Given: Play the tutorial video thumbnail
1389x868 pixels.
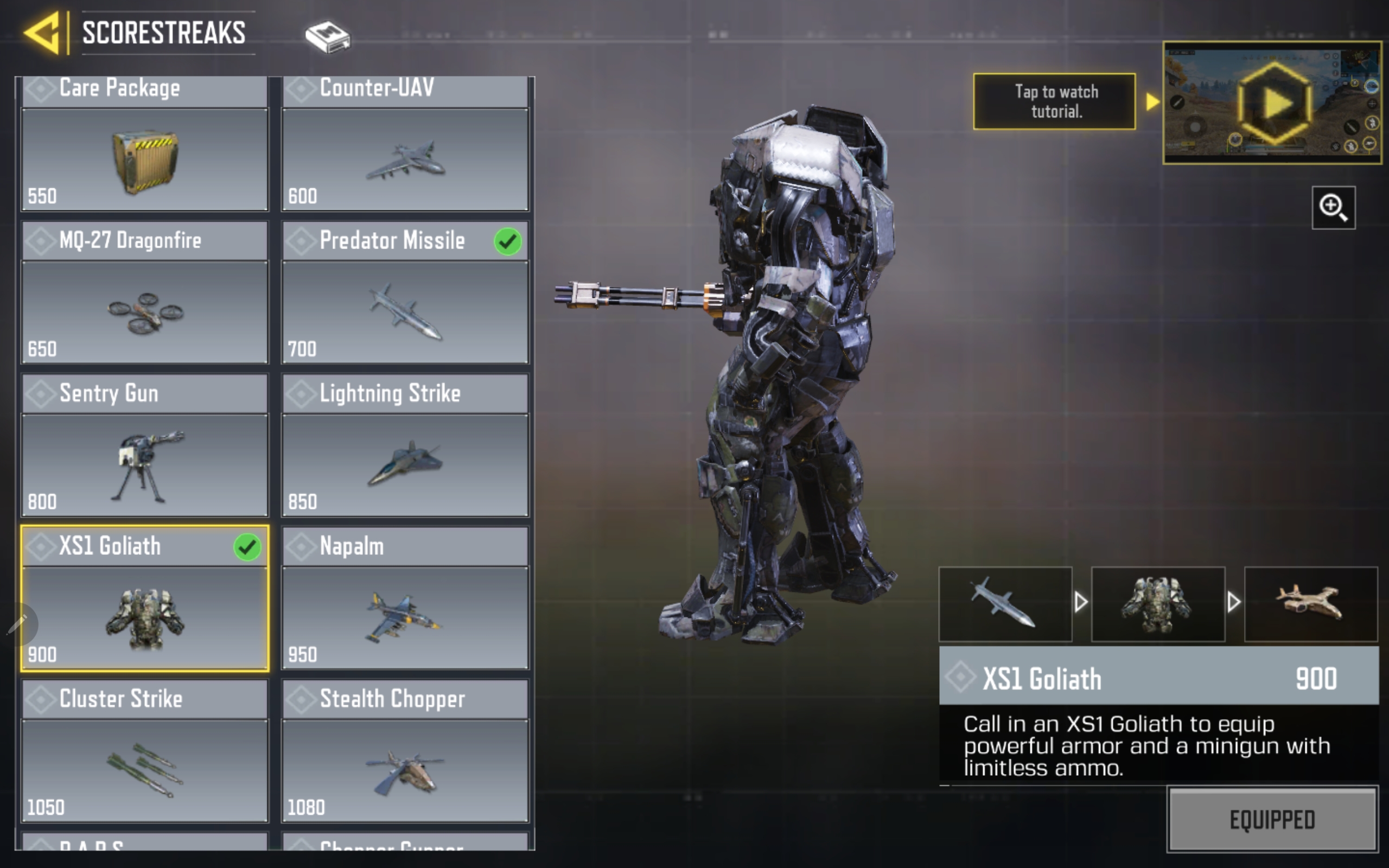Looking at the screenshot, I should 1272,103.
